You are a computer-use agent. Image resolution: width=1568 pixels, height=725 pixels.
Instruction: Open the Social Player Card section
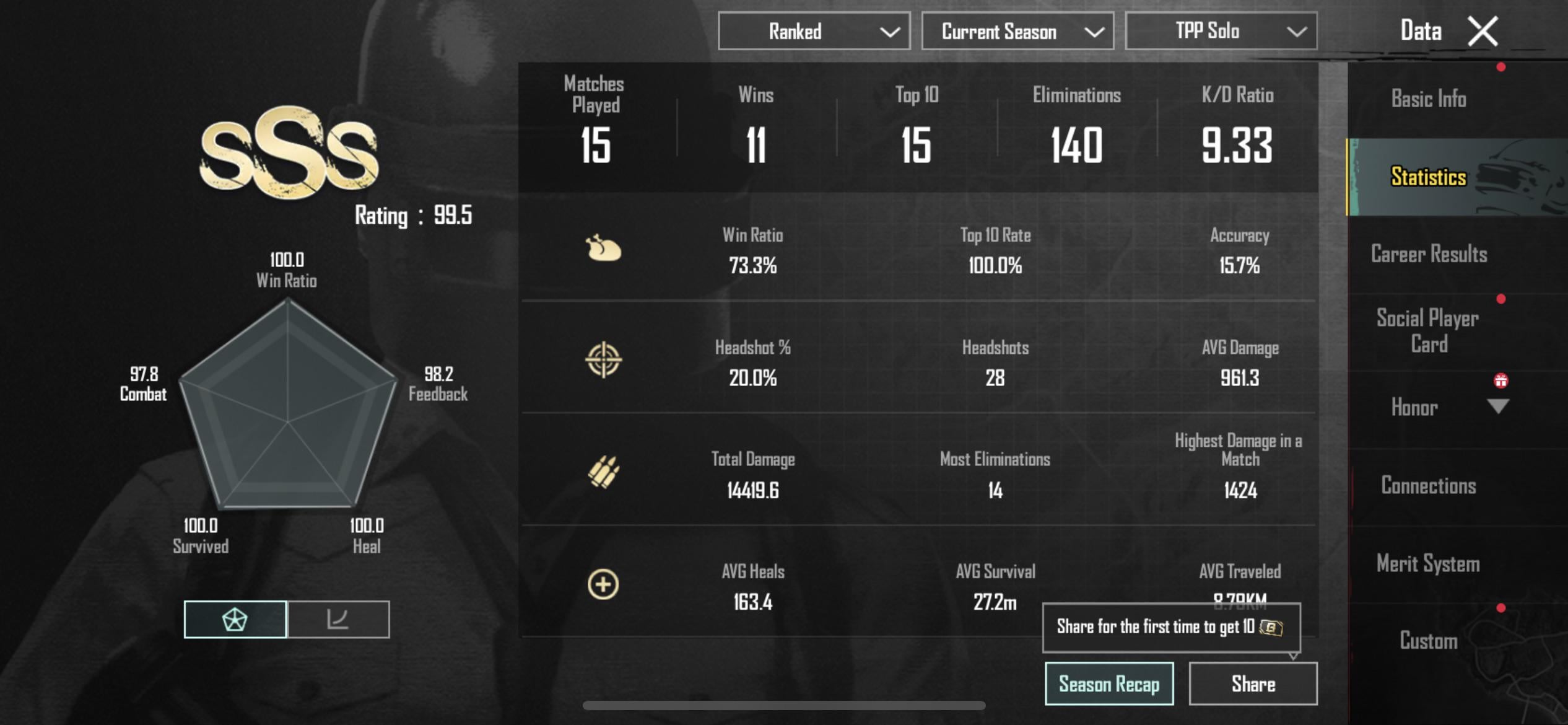(x=1427, y=330)
